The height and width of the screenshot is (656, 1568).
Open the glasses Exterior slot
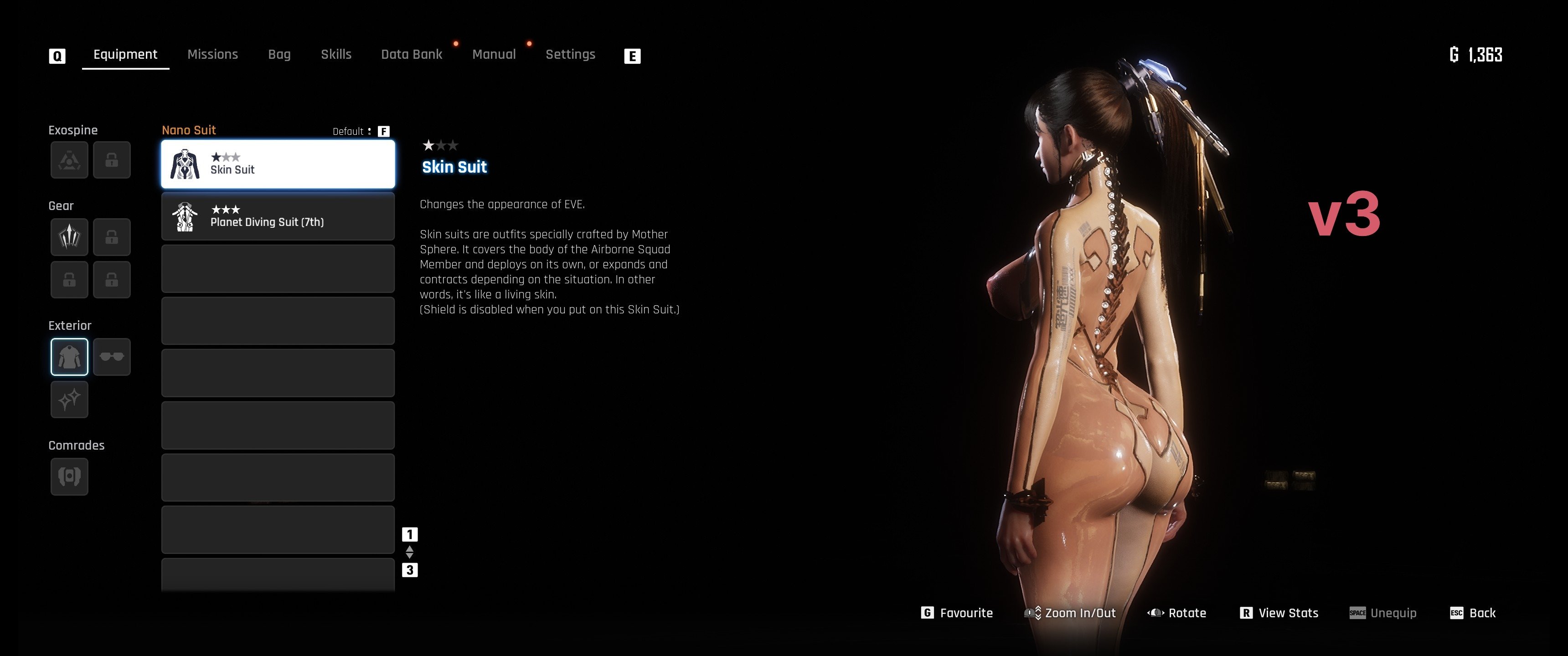coord(112,357)
